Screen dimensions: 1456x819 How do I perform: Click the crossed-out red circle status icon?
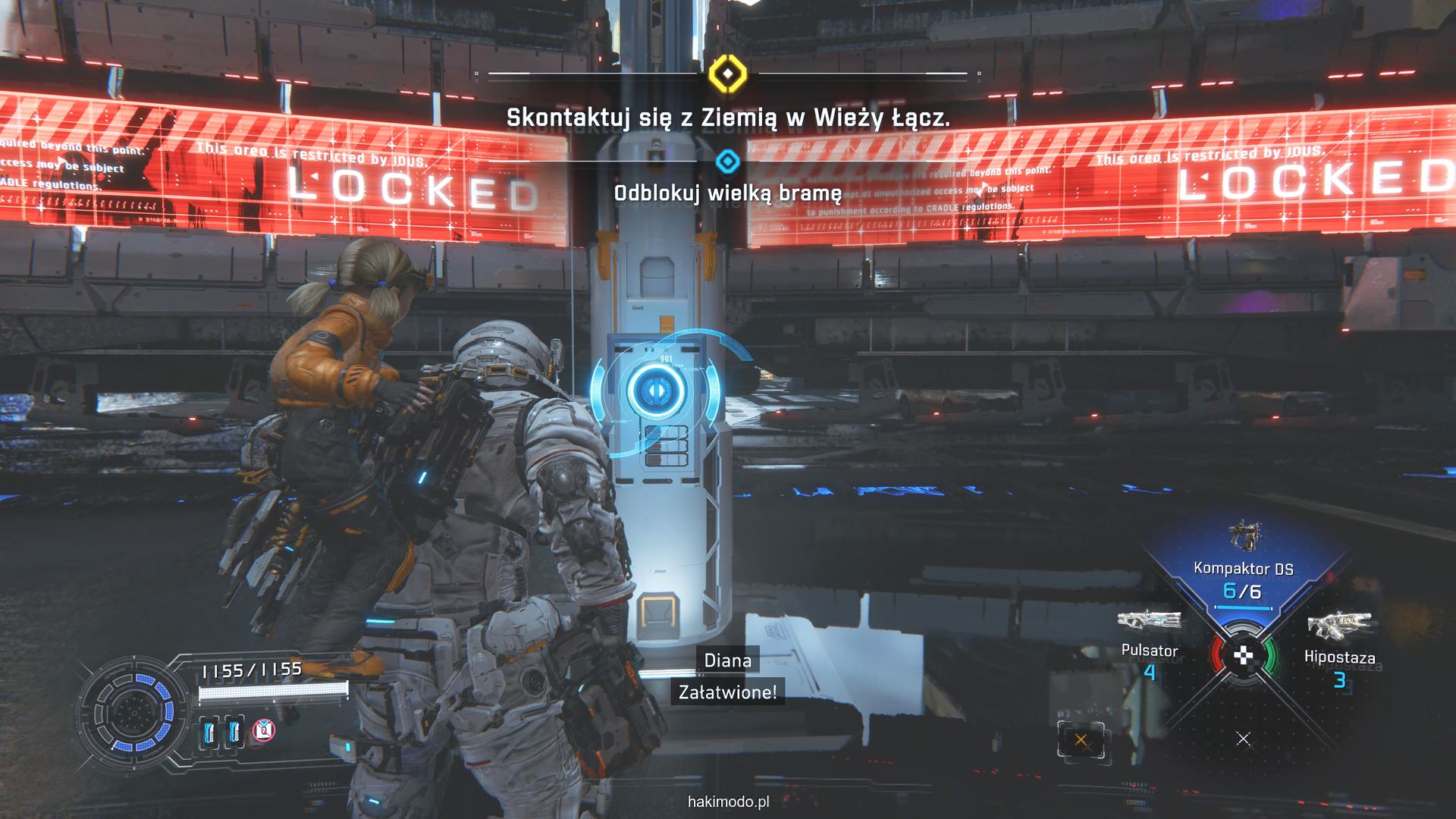[263, 731]
